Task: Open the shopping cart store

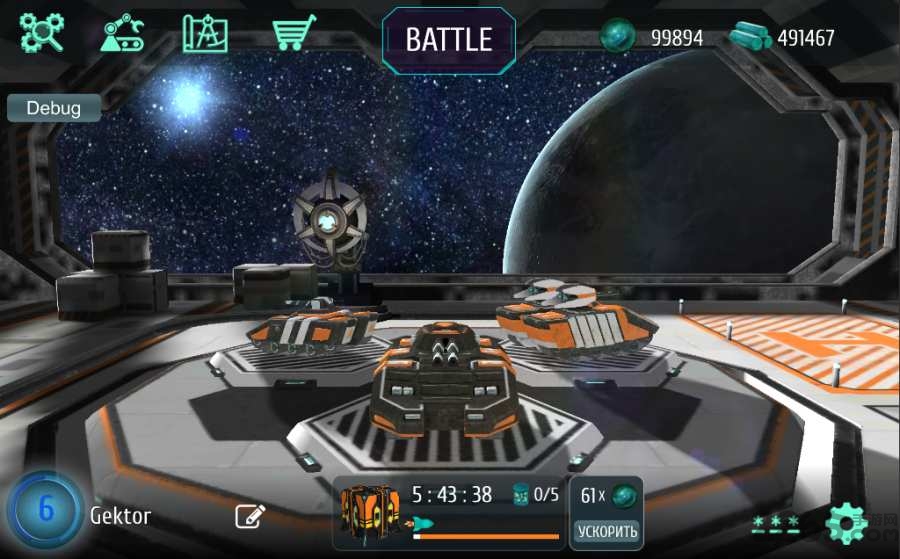Action: coord(294,33)
